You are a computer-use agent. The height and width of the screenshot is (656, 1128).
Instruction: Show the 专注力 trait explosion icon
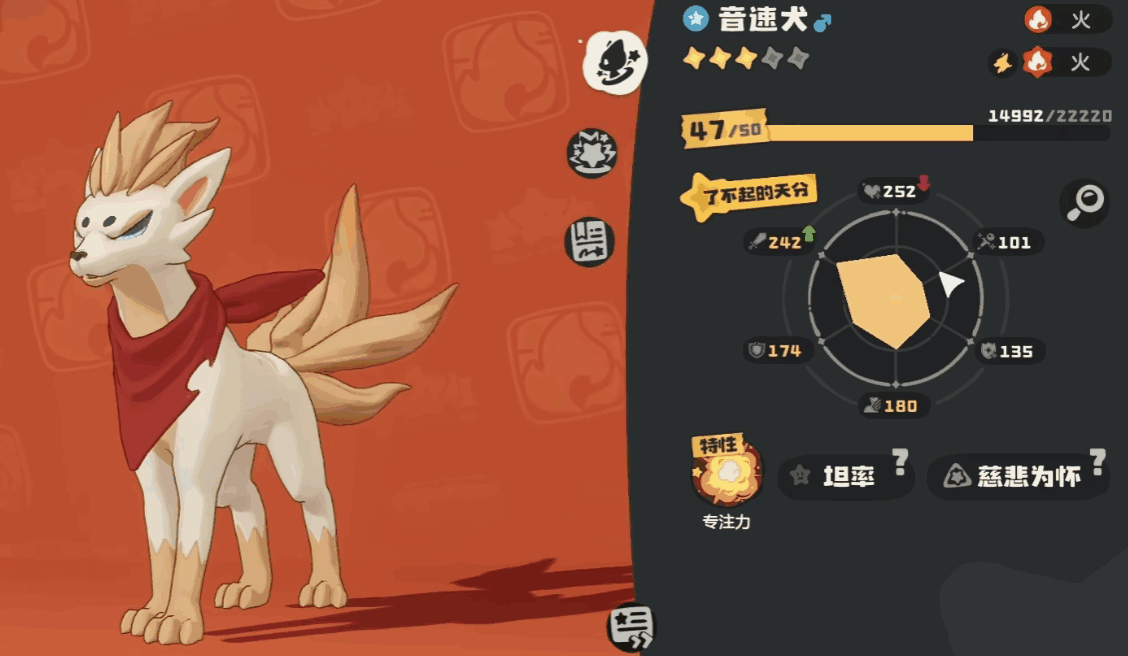(x=726, y=477)
